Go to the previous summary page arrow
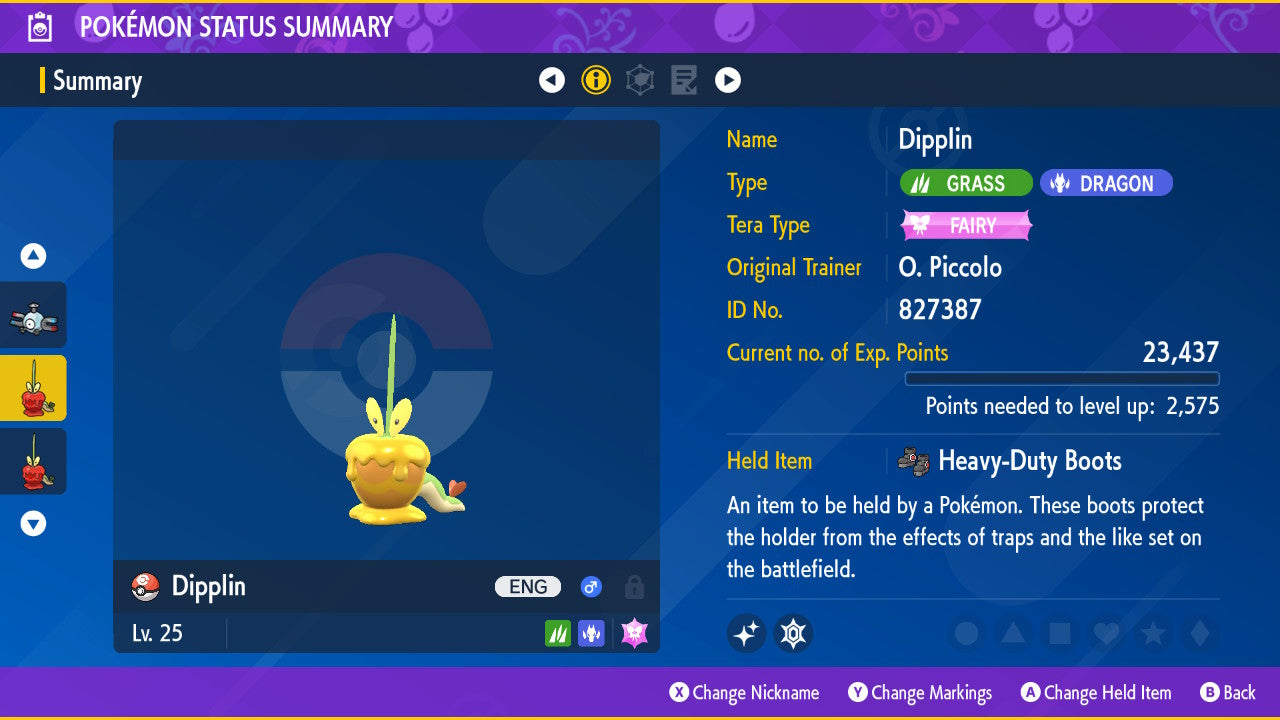Image resolution: width=1280 pixels, height=720 pixels. [552, 80]
